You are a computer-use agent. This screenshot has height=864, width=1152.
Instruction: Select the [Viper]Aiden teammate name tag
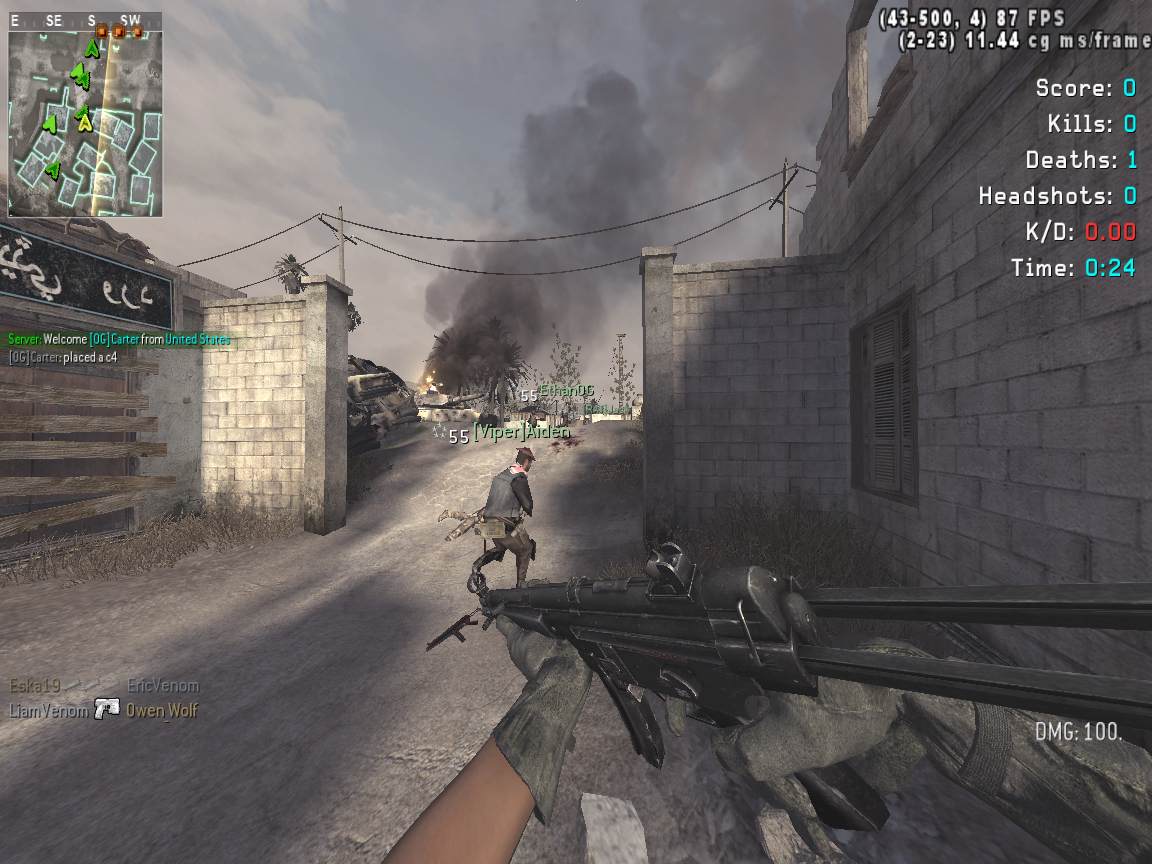[x=520, y=433]
